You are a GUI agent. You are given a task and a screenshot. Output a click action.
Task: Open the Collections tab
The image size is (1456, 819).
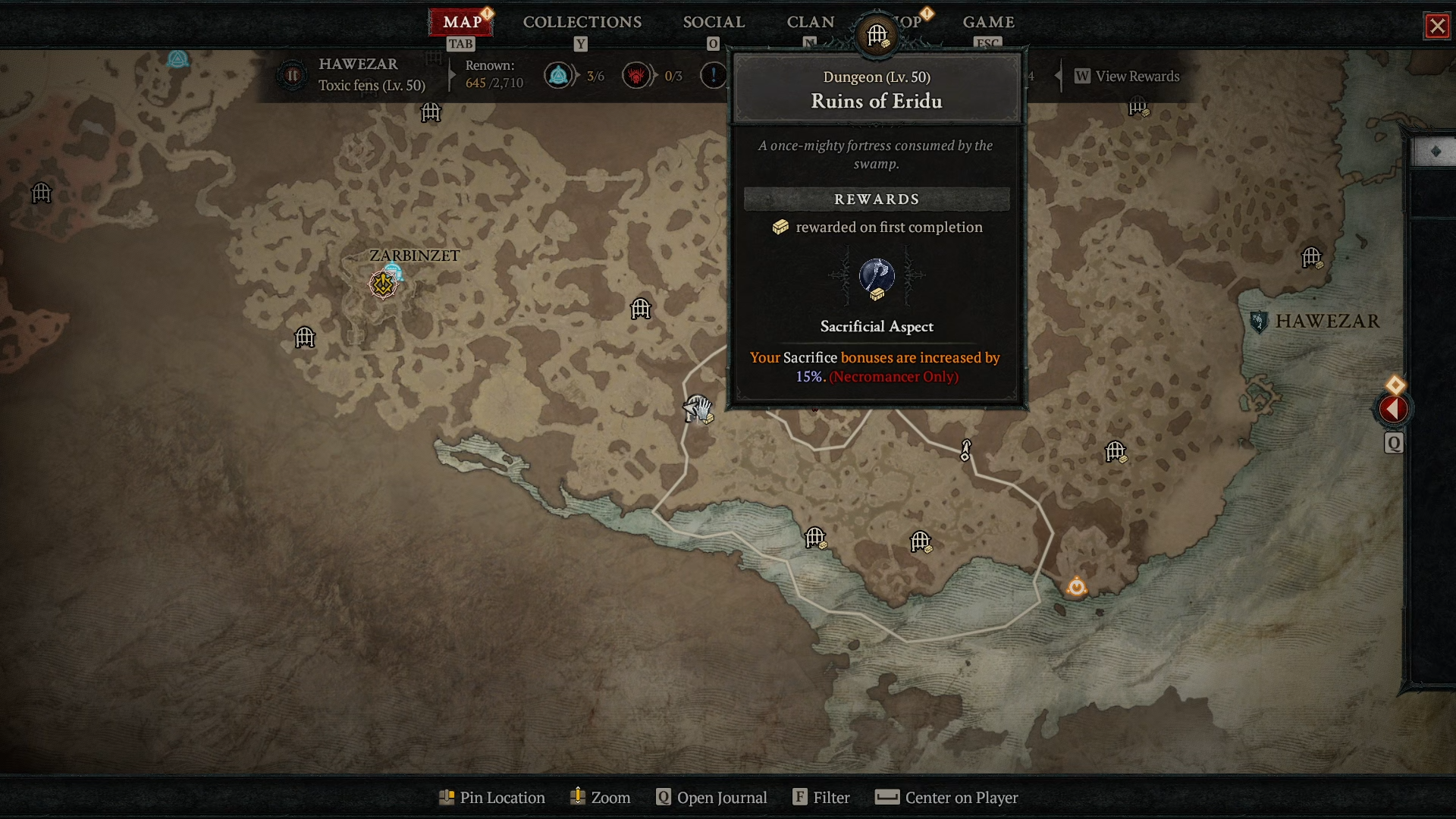tap(582, 22)
